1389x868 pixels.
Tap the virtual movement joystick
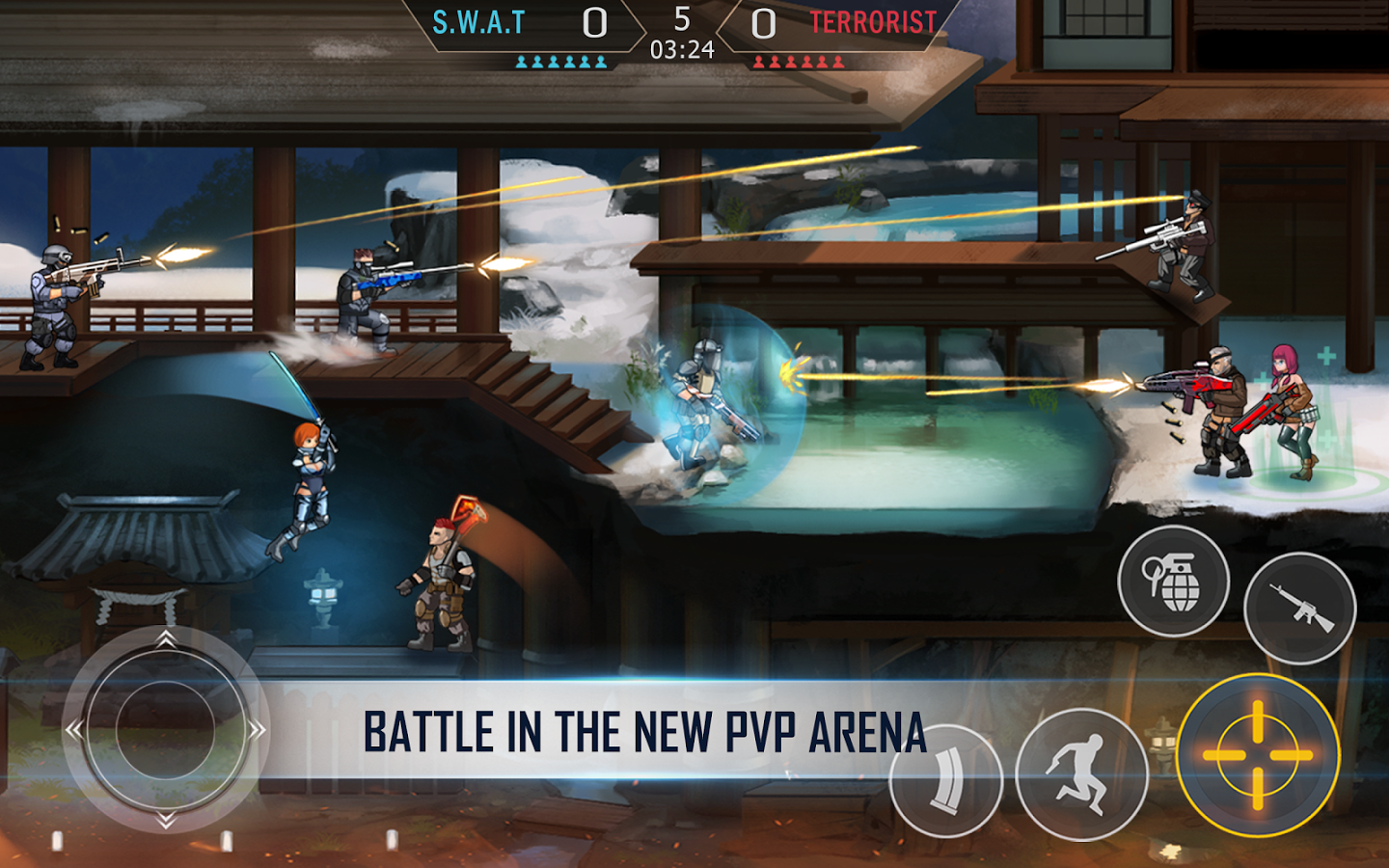tap(165, 729)
